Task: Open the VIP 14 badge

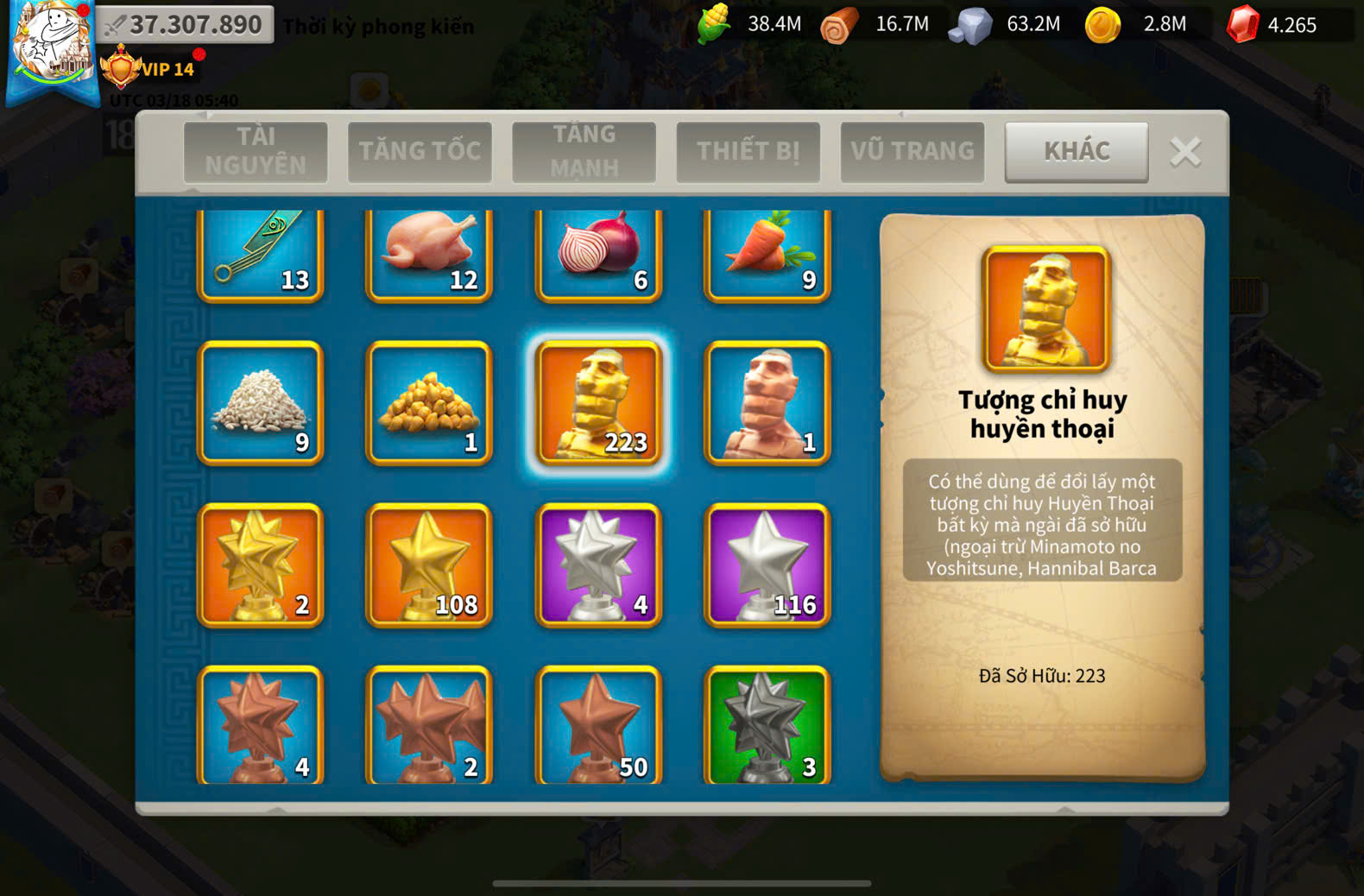Action: [x=151, y=69]
